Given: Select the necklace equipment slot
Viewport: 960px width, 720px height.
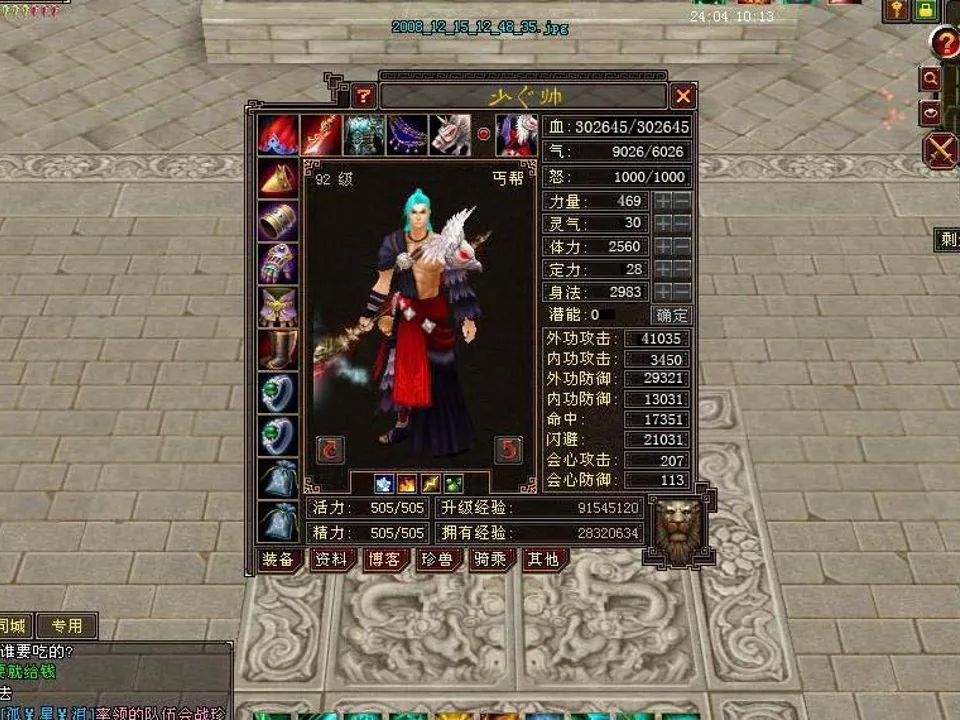Looking at the screenshot, I should (x=407, y=135).
